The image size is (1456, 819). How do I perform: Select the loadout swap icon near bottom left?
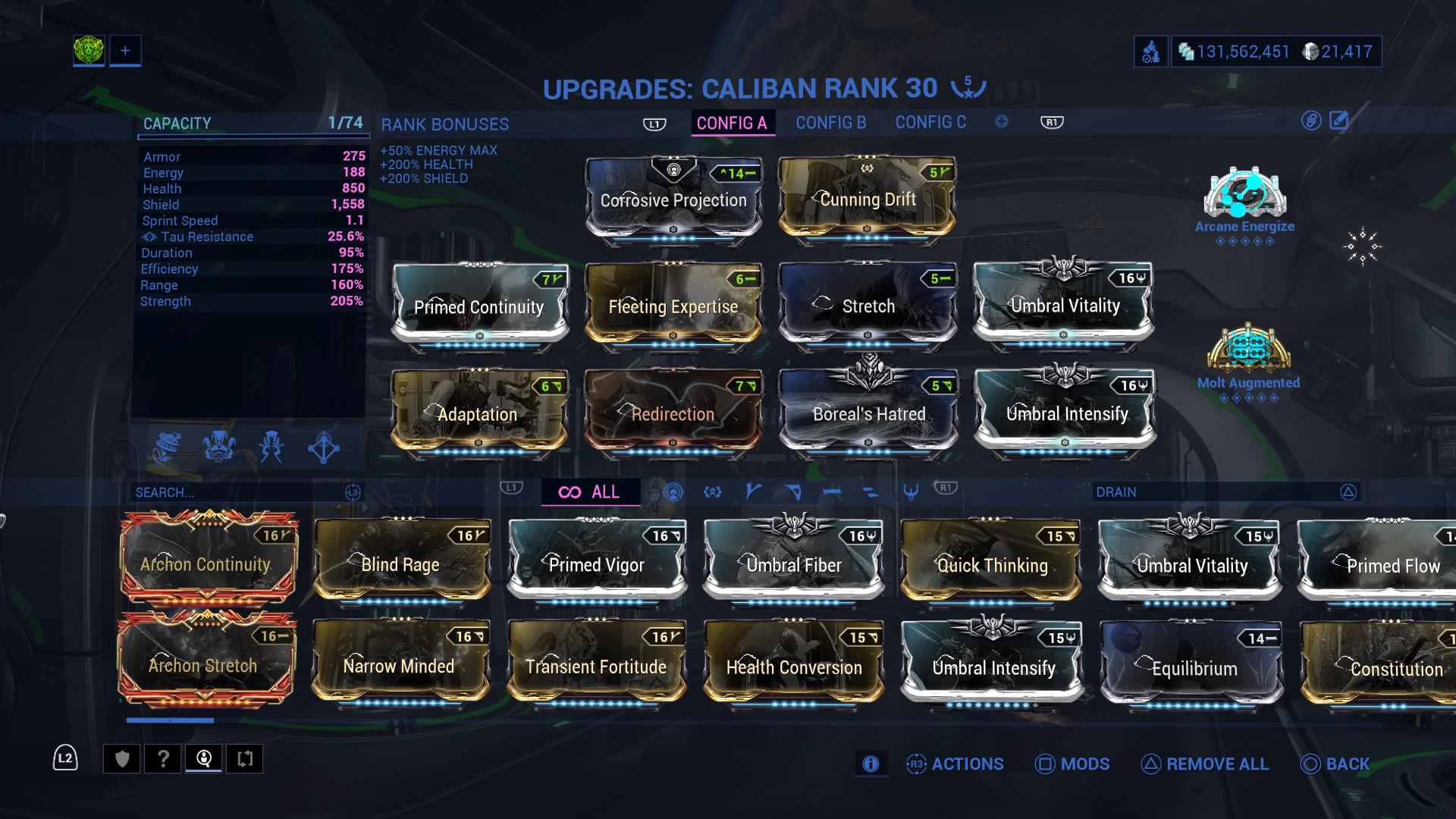pos(244,758)
